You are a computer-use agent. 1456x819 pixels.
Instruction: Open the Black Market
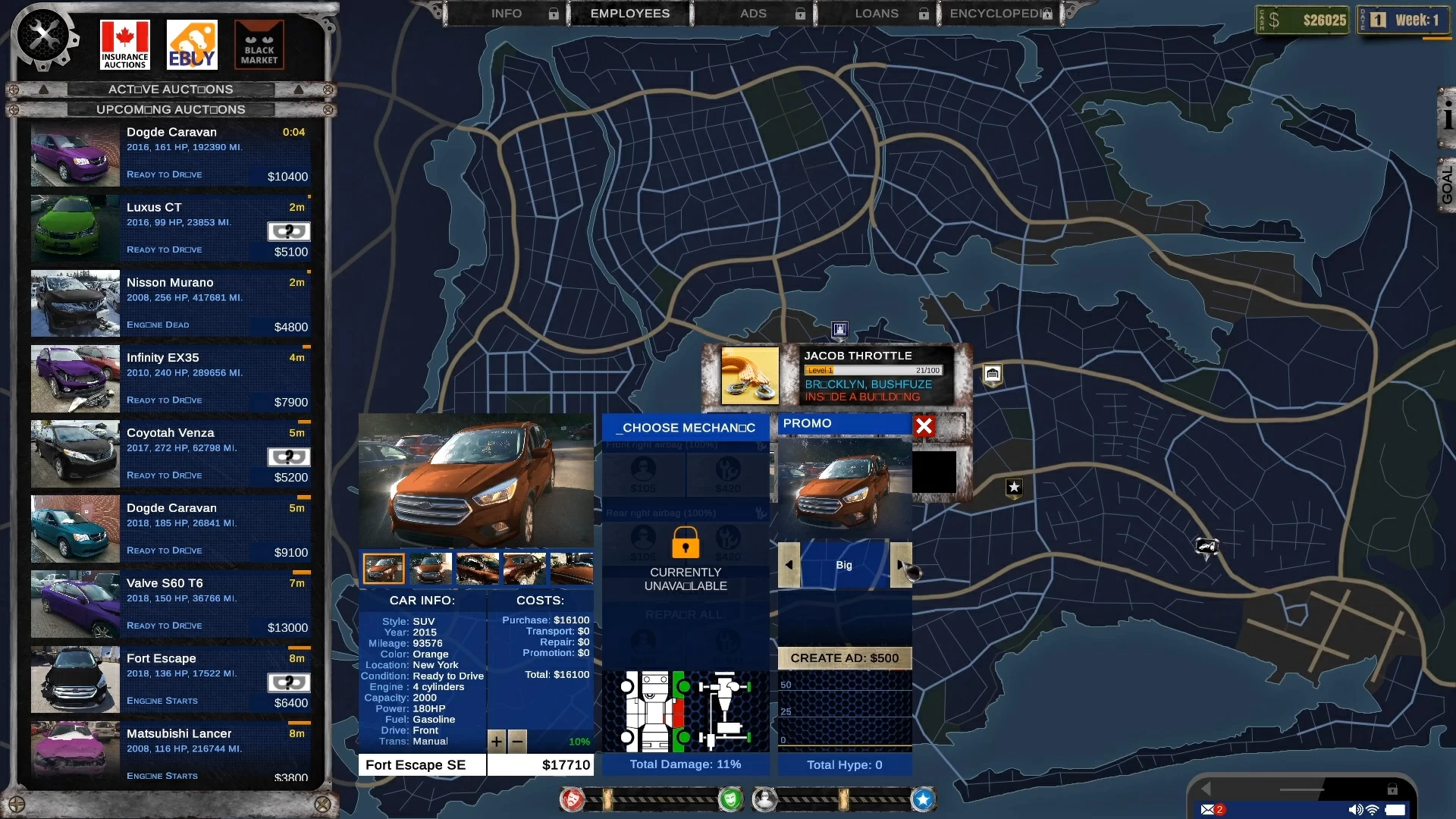259,45
